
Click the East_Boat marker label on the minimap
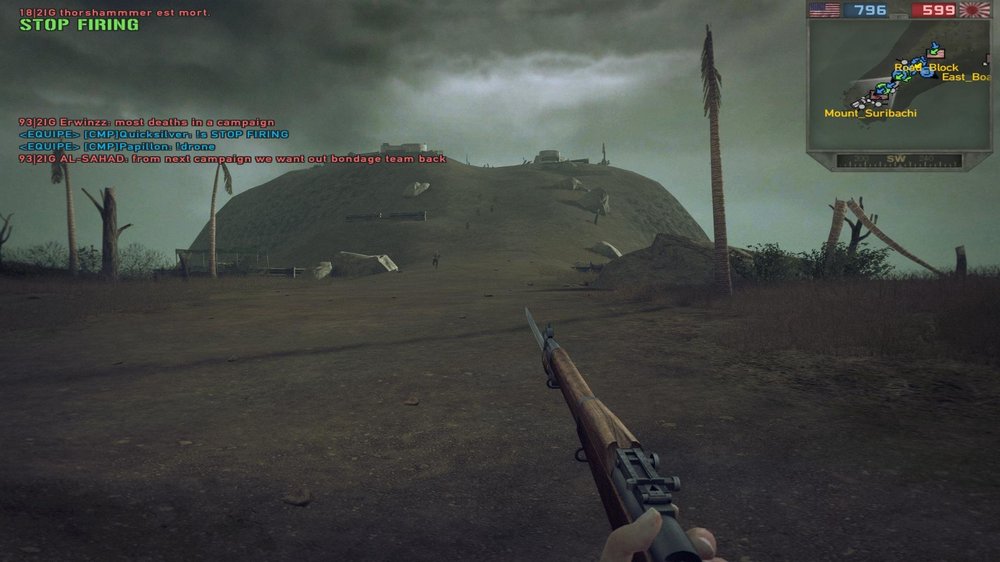965,77
